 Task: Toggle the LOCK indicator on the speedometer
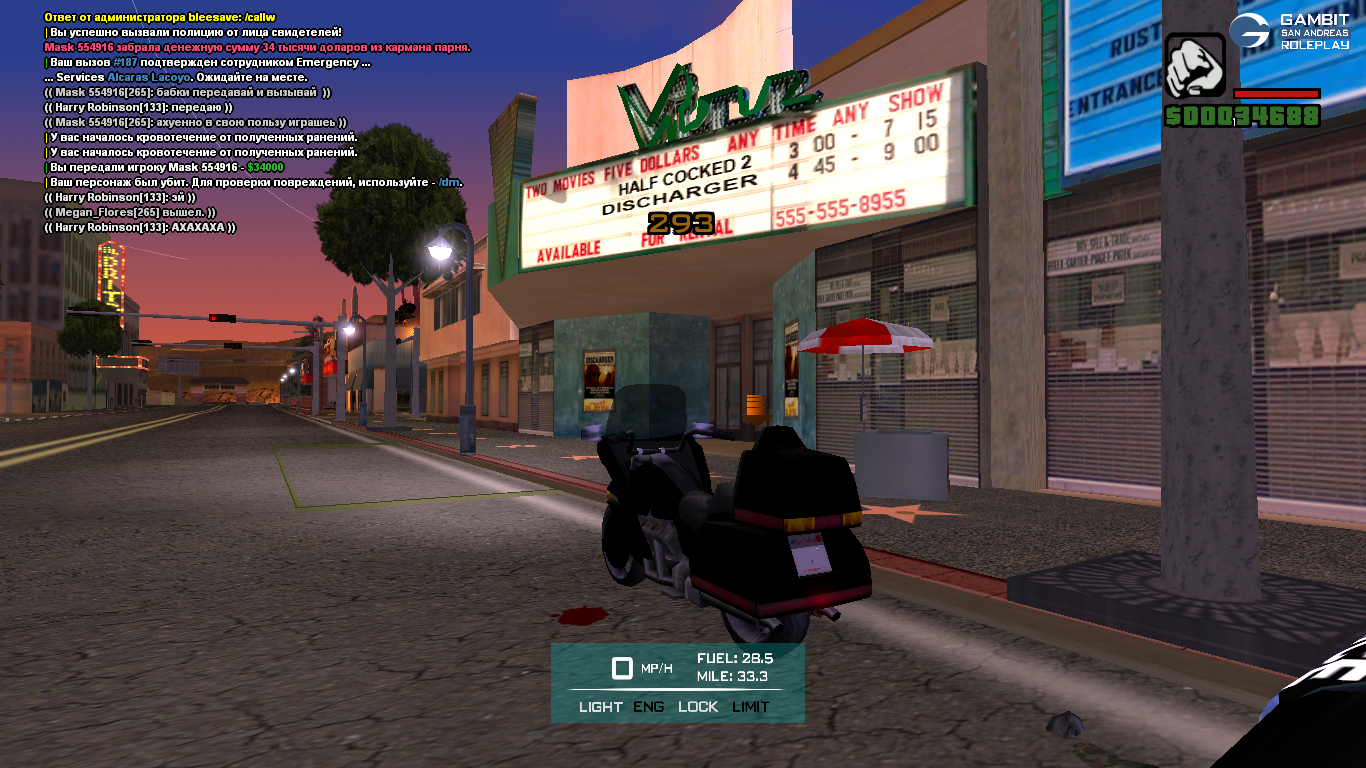point(698,707)
